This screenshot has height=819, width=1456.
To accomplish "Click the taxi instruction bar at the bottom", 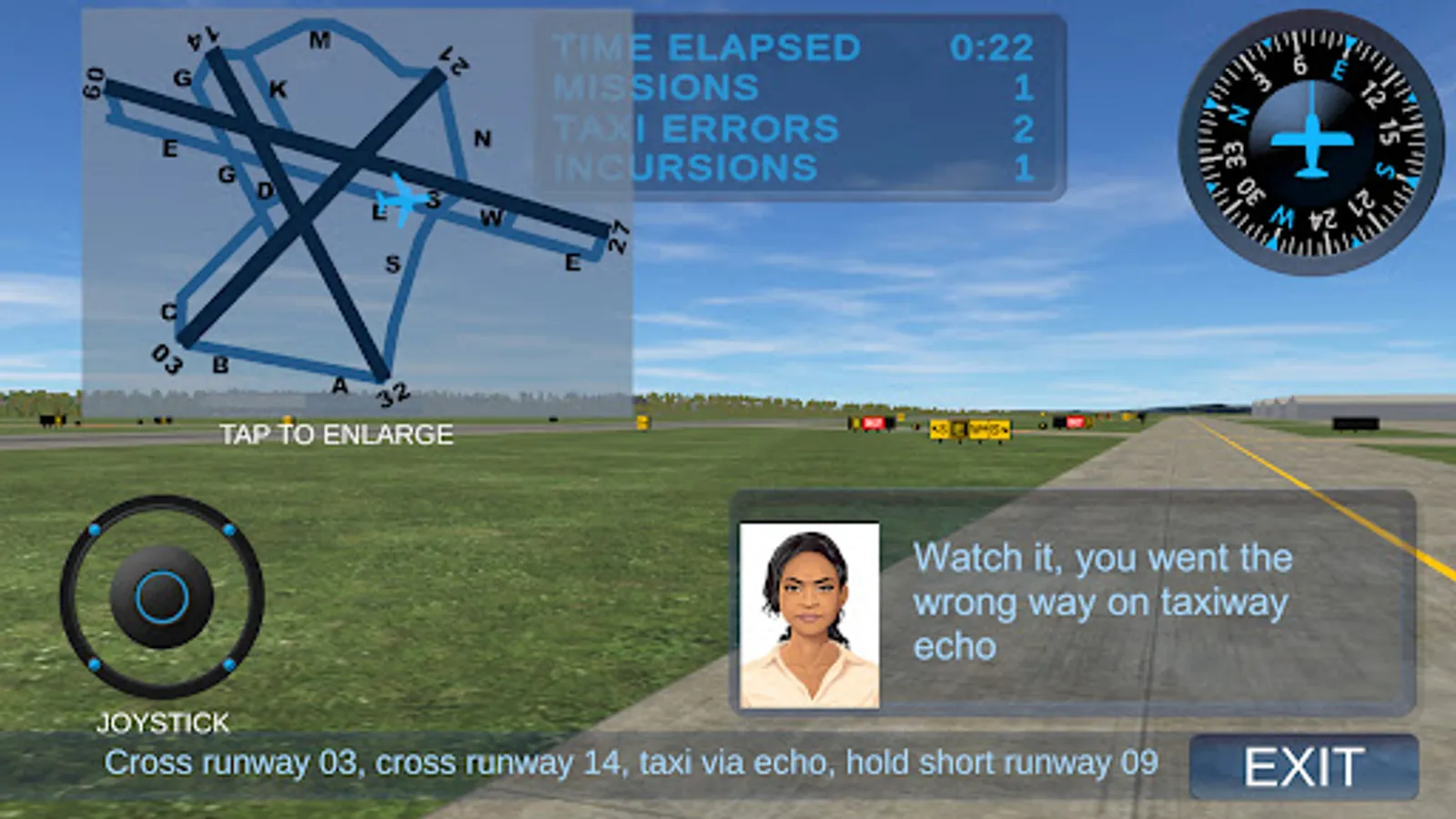I will pyautogui.click(x=631, y=764).
